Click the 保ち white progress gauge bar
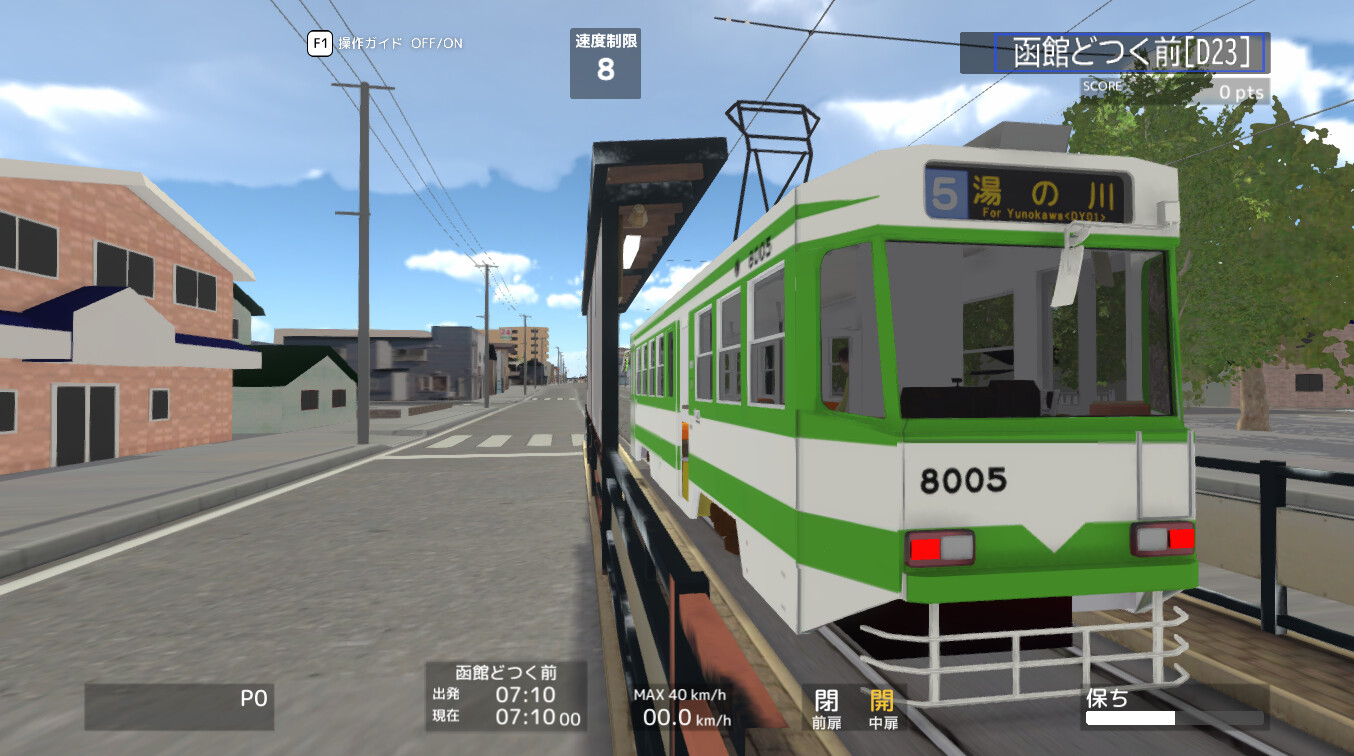This screenshot has width=1354, height=756. 1132,719
